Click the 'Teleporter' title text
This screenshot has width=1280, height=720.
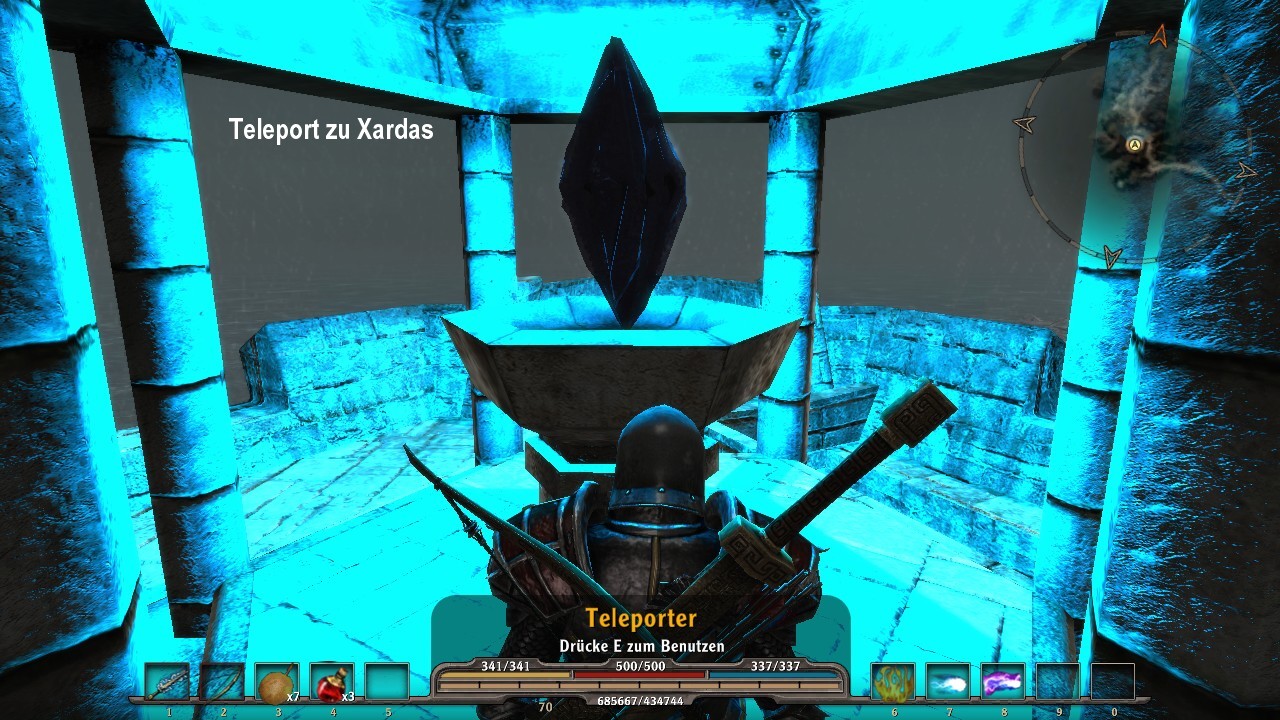pyautogui.click(x=643, y=619)
